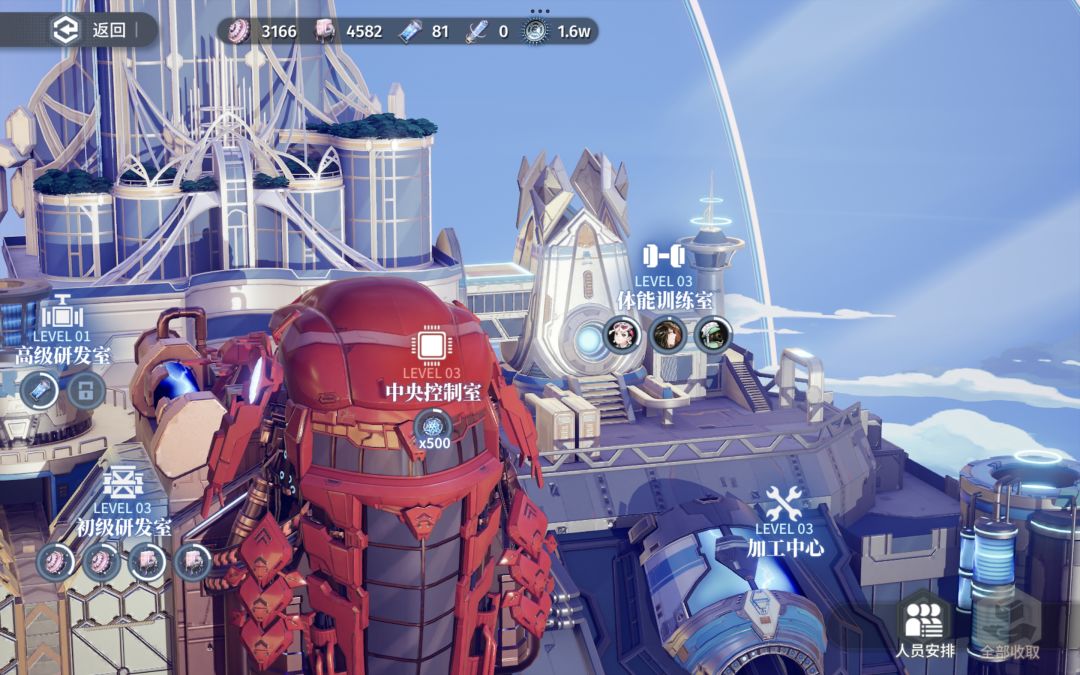Tap the locked slot in 高级研发室
The width and height of the screenshot is (1080, 675).
point(86,390)
